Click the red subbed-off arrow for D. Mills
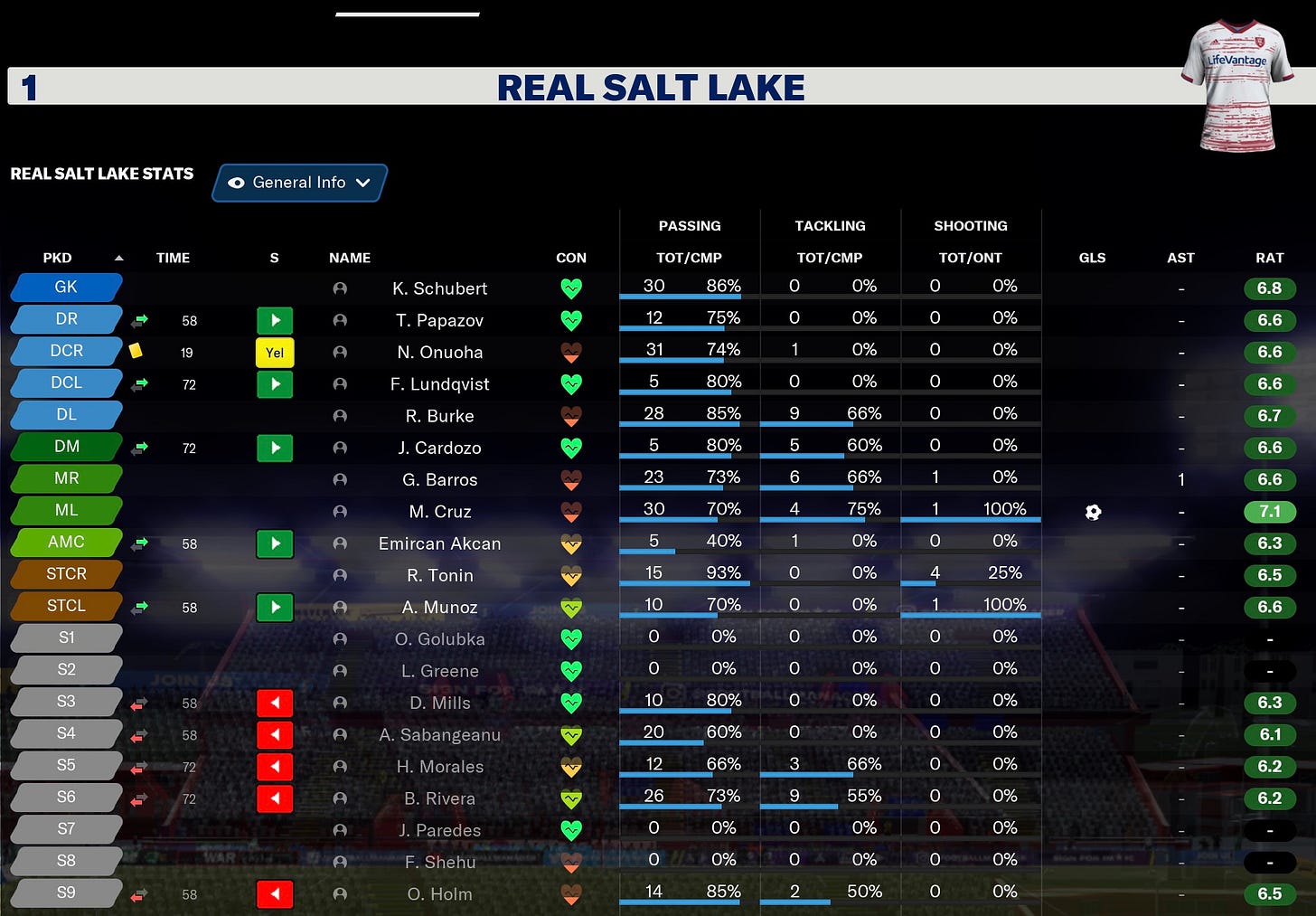 point(275,703)
